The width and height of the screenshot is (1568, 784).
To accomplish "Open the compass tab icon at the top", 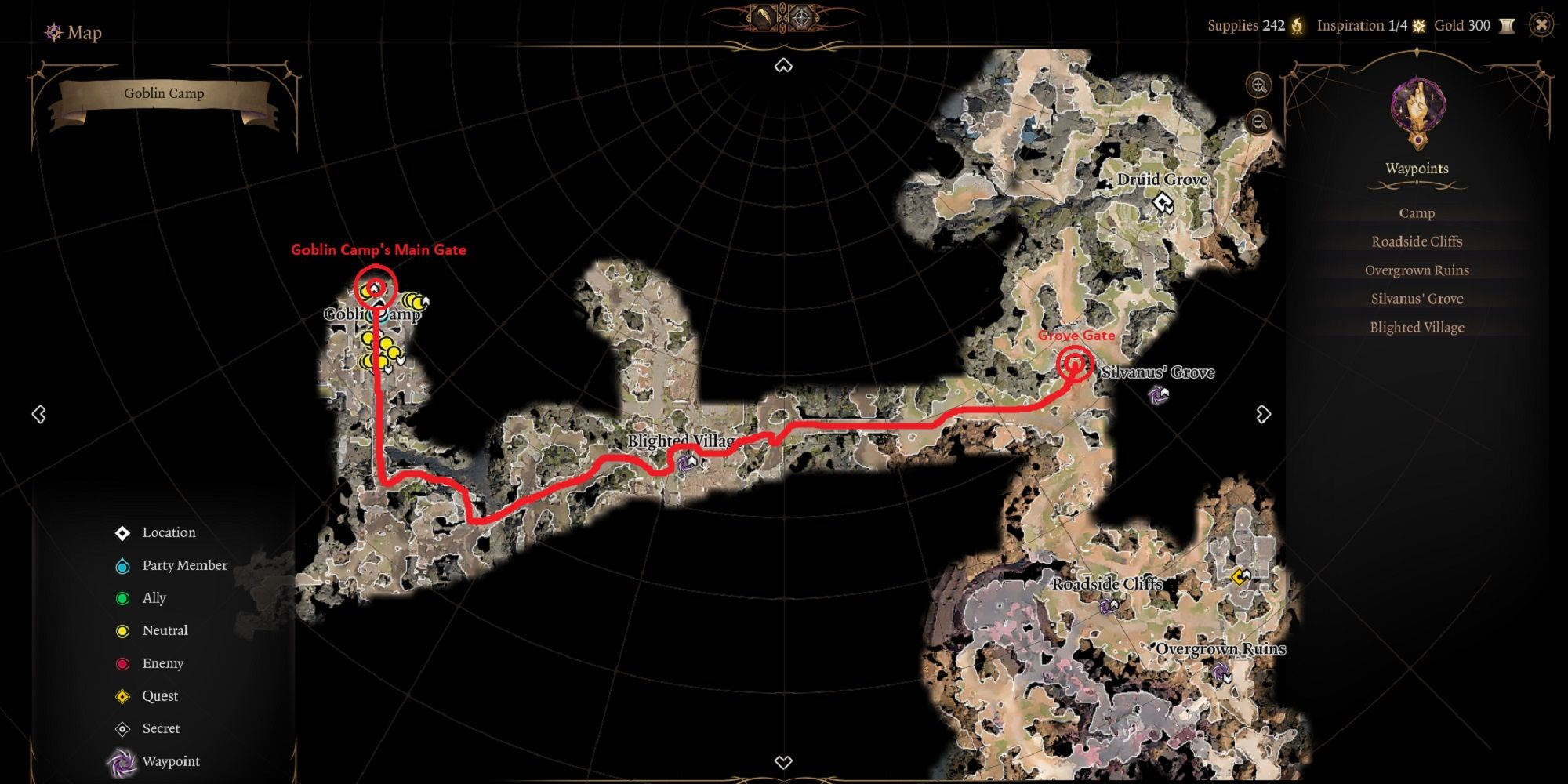I will [x=802, y=17].
